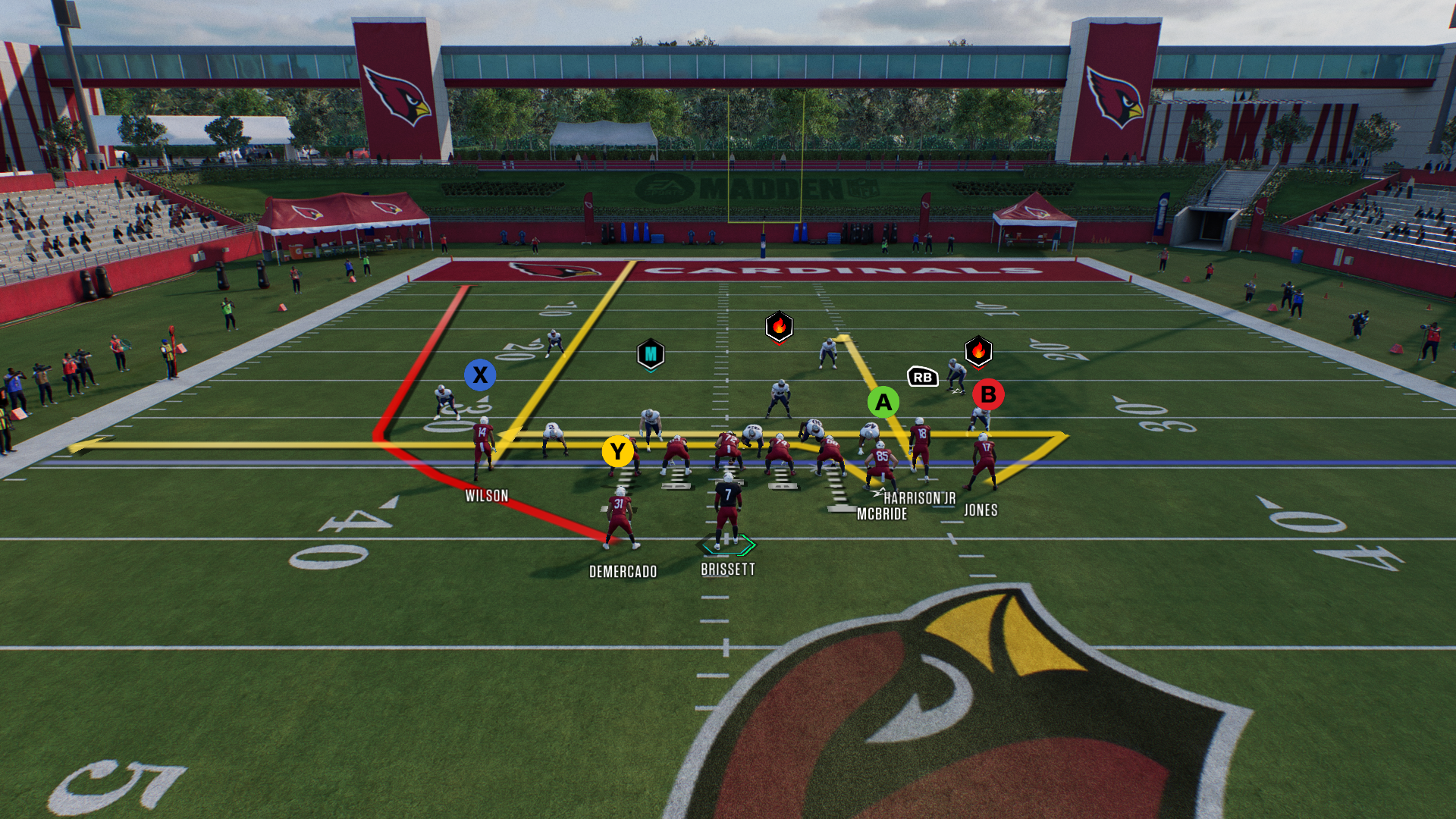
Task: Select the BRISSETT quarterback name label
Action: (x=727, y=570)
